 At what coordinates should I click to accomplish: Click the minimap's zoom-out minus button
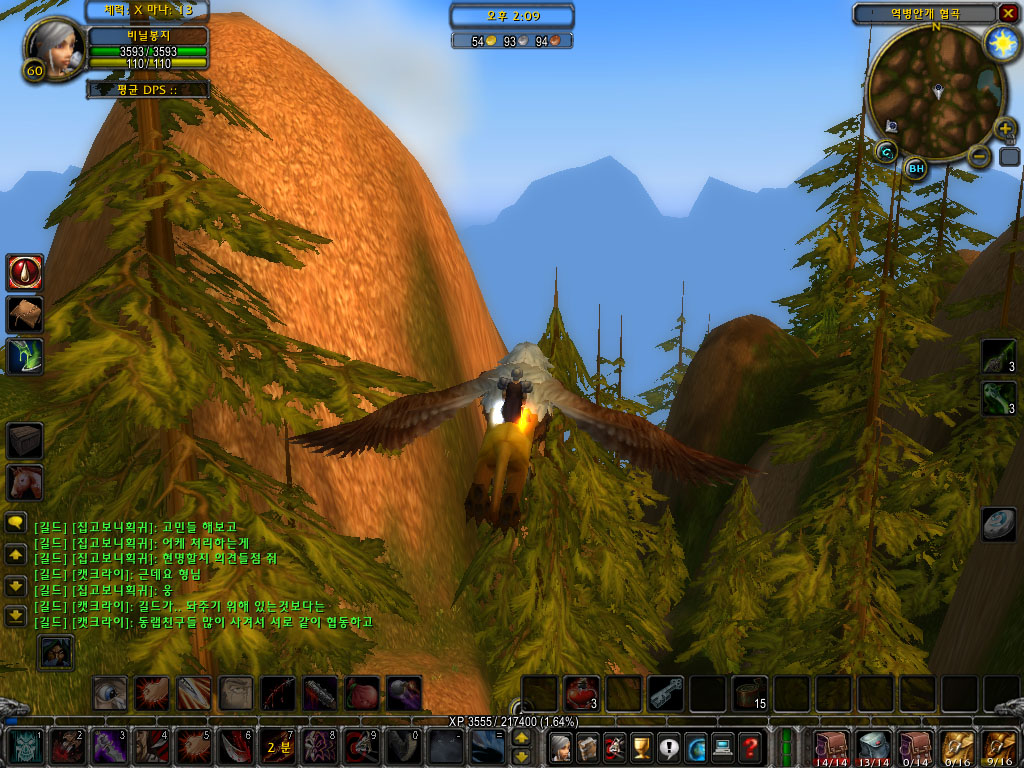click(980, 156)
